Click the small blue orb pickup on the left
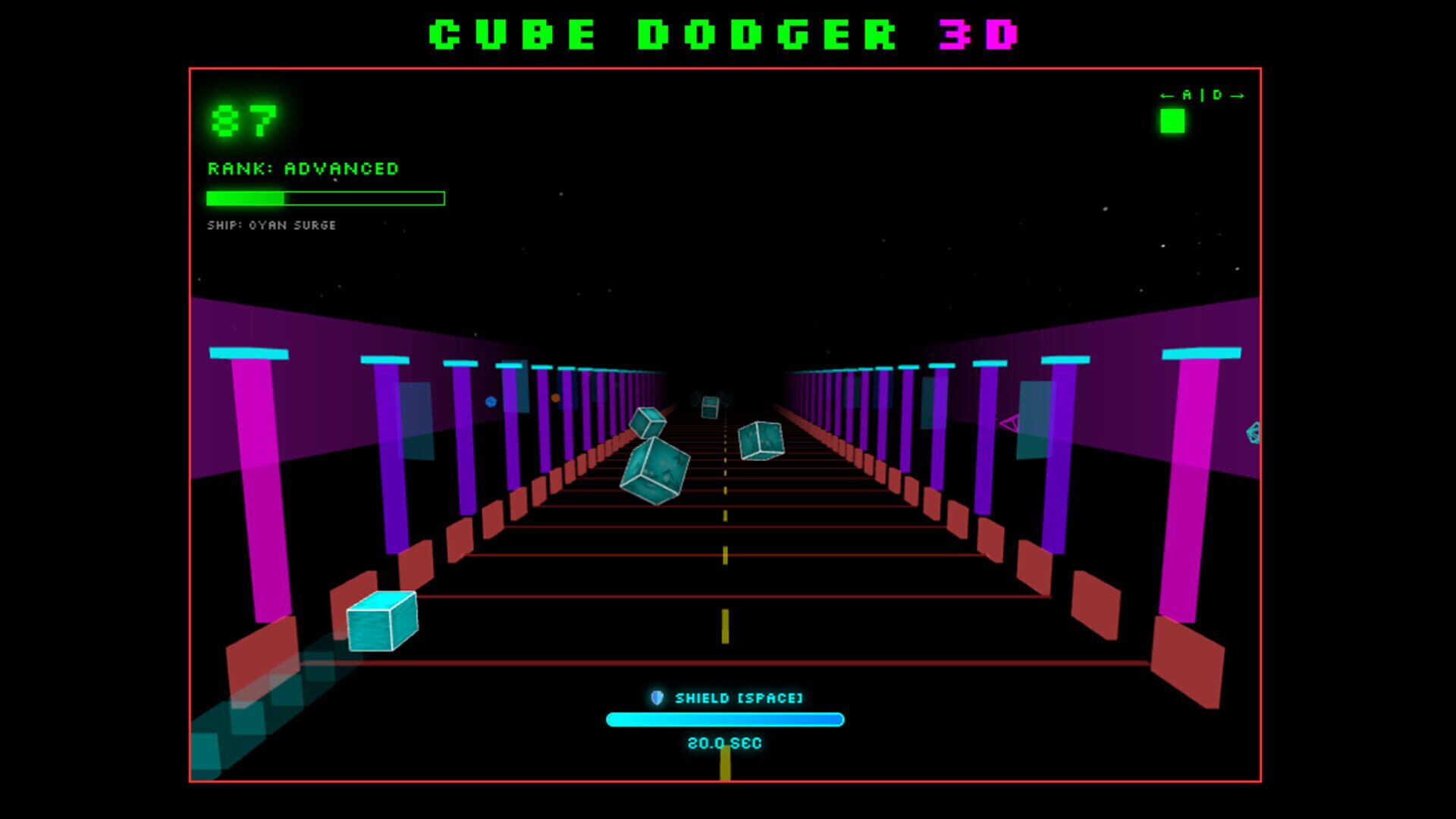 (491, 400)
